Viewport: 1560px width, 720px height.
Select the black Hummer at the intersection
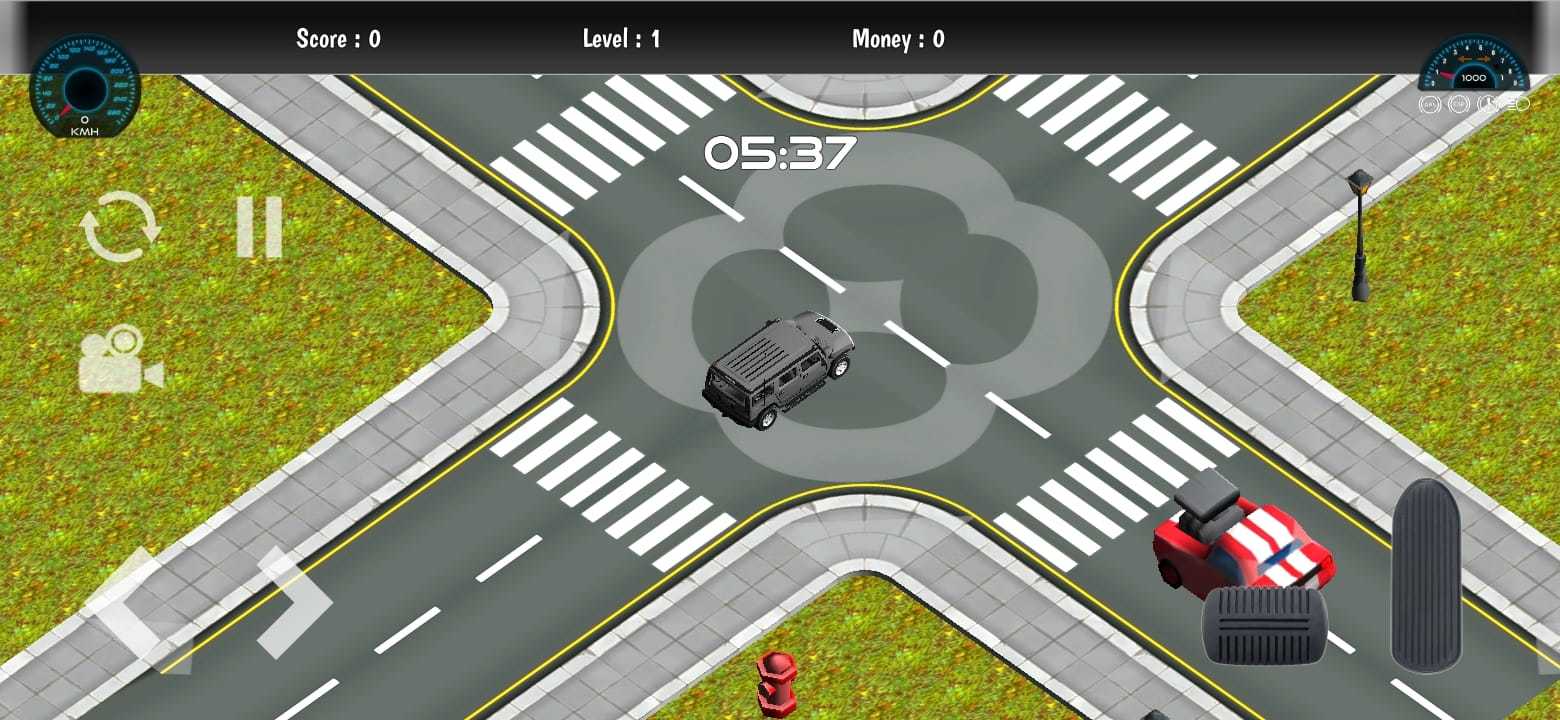point(780,370)
